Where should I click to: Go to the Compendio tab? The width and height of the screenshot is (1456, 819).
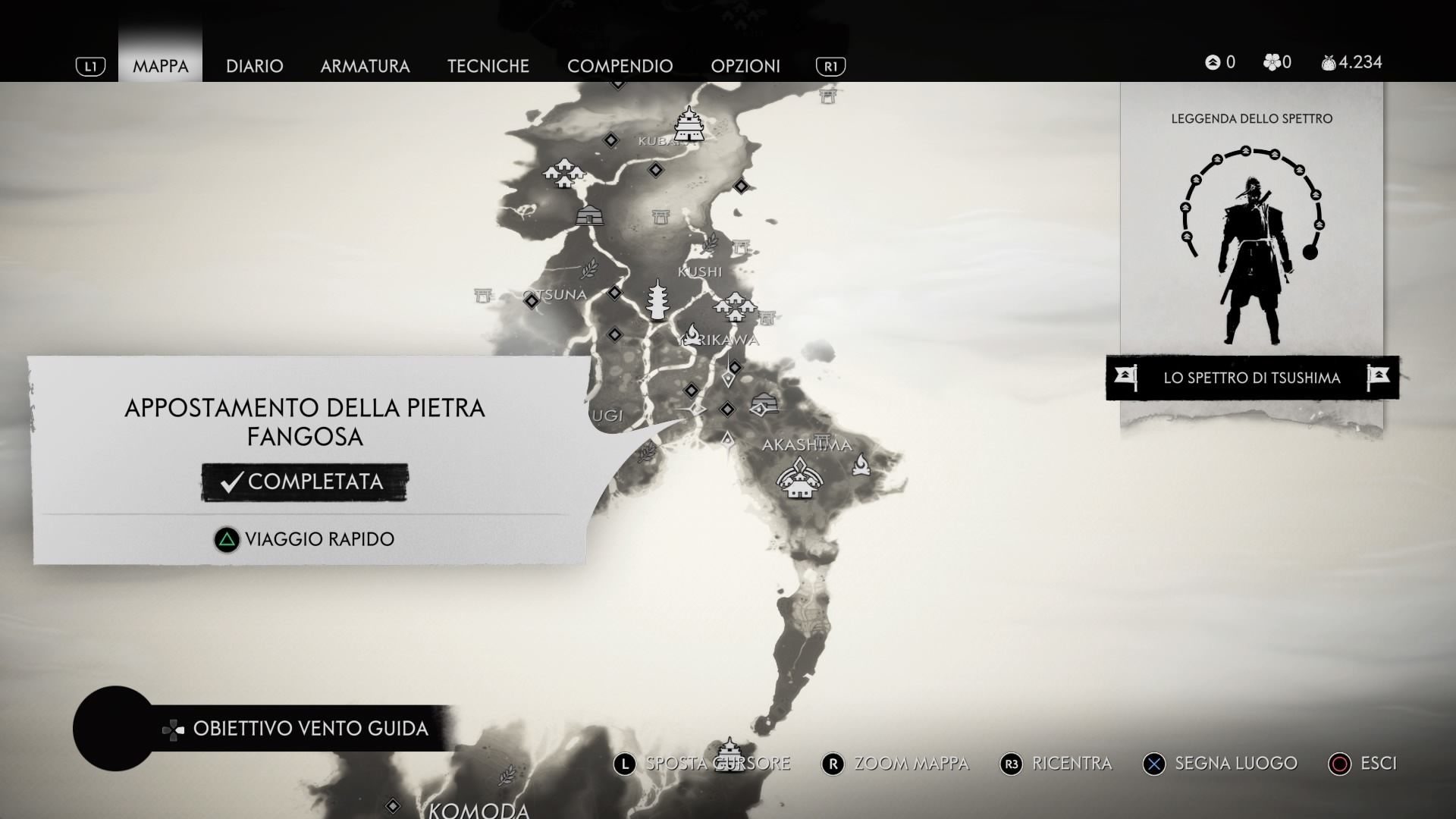point(620,66)
